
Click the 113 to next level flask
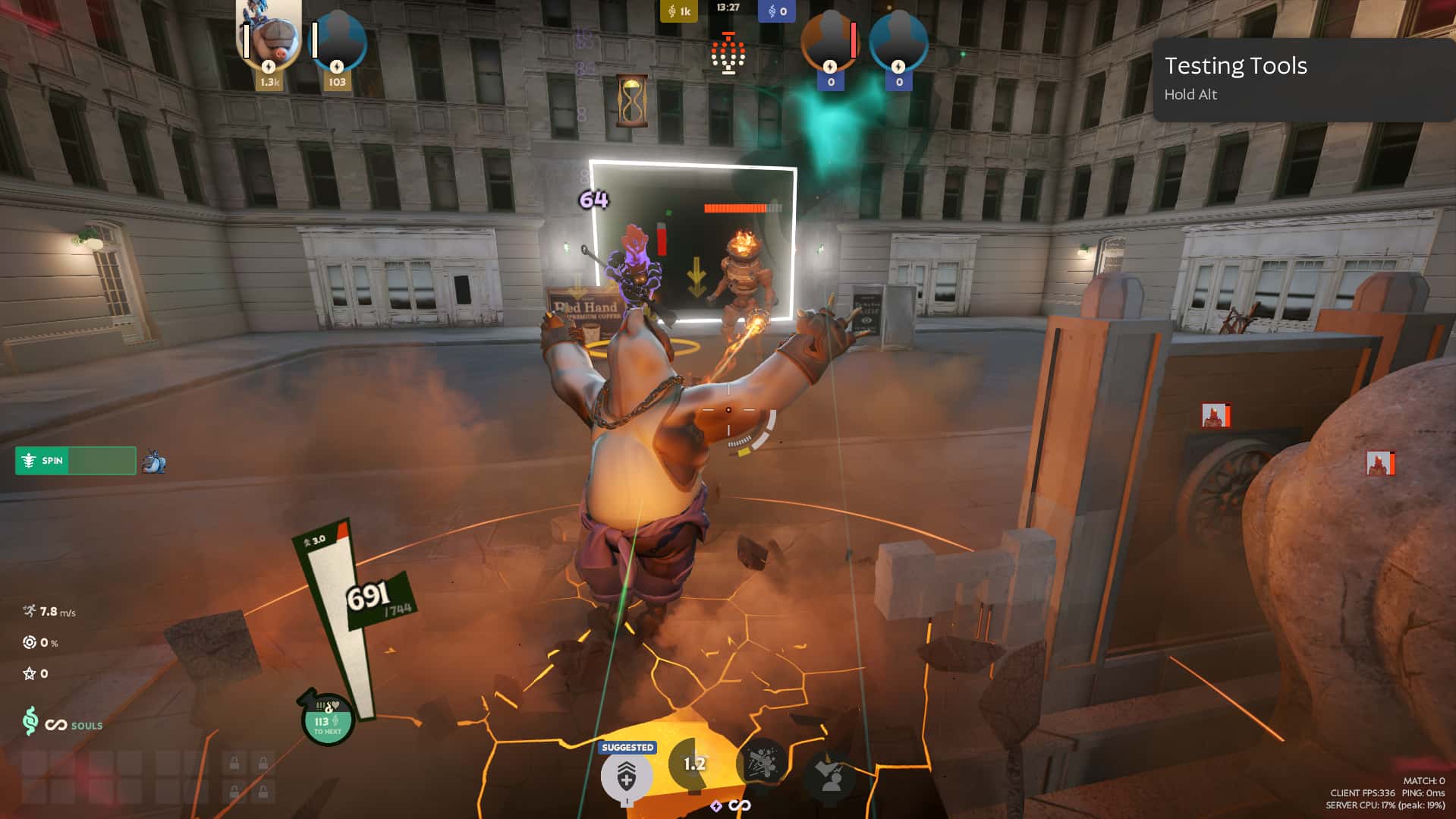(x=328, y=720)
